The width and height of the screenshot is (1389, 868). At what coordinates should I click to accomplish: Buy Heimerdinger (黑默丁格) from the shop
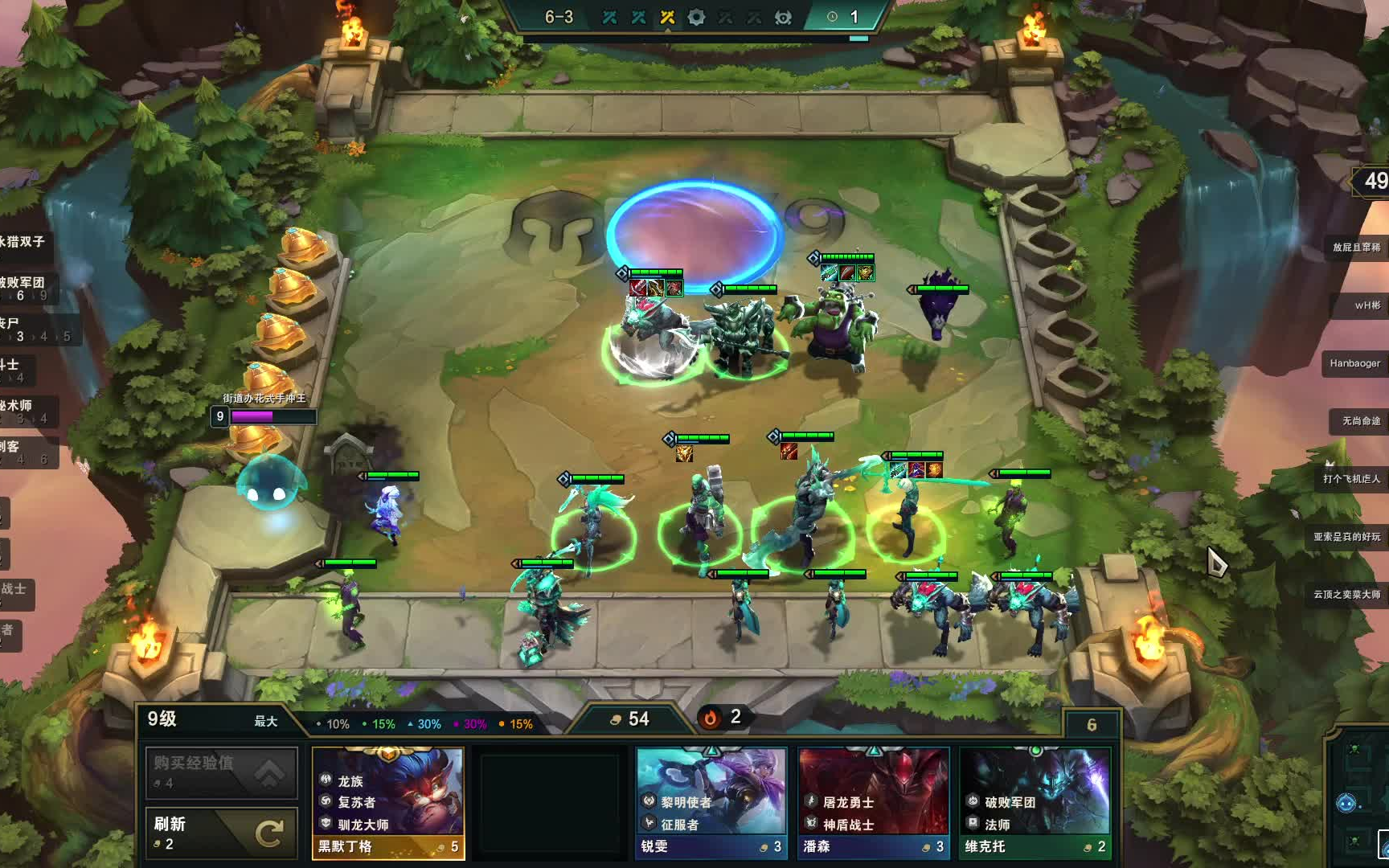tap(388, 802)
